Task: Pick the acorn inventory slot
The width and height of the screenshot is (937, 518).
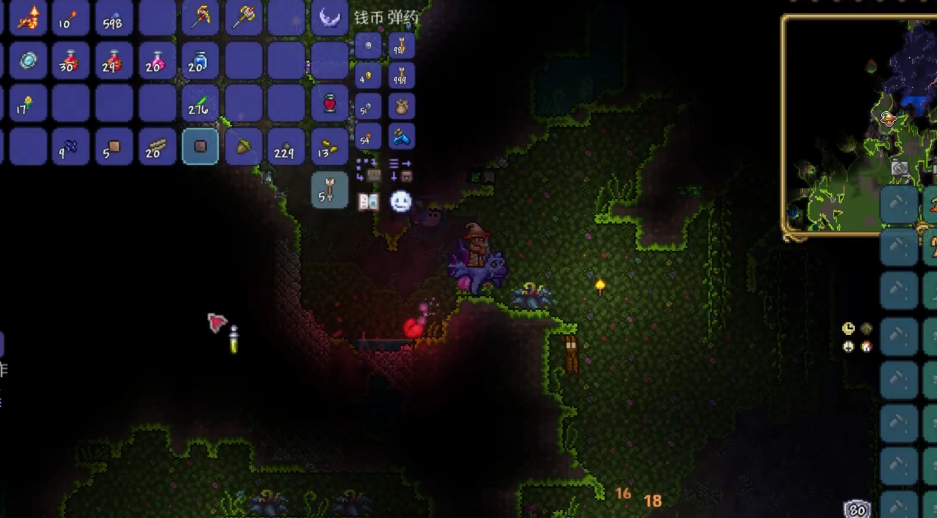Action: click(243, 146)
